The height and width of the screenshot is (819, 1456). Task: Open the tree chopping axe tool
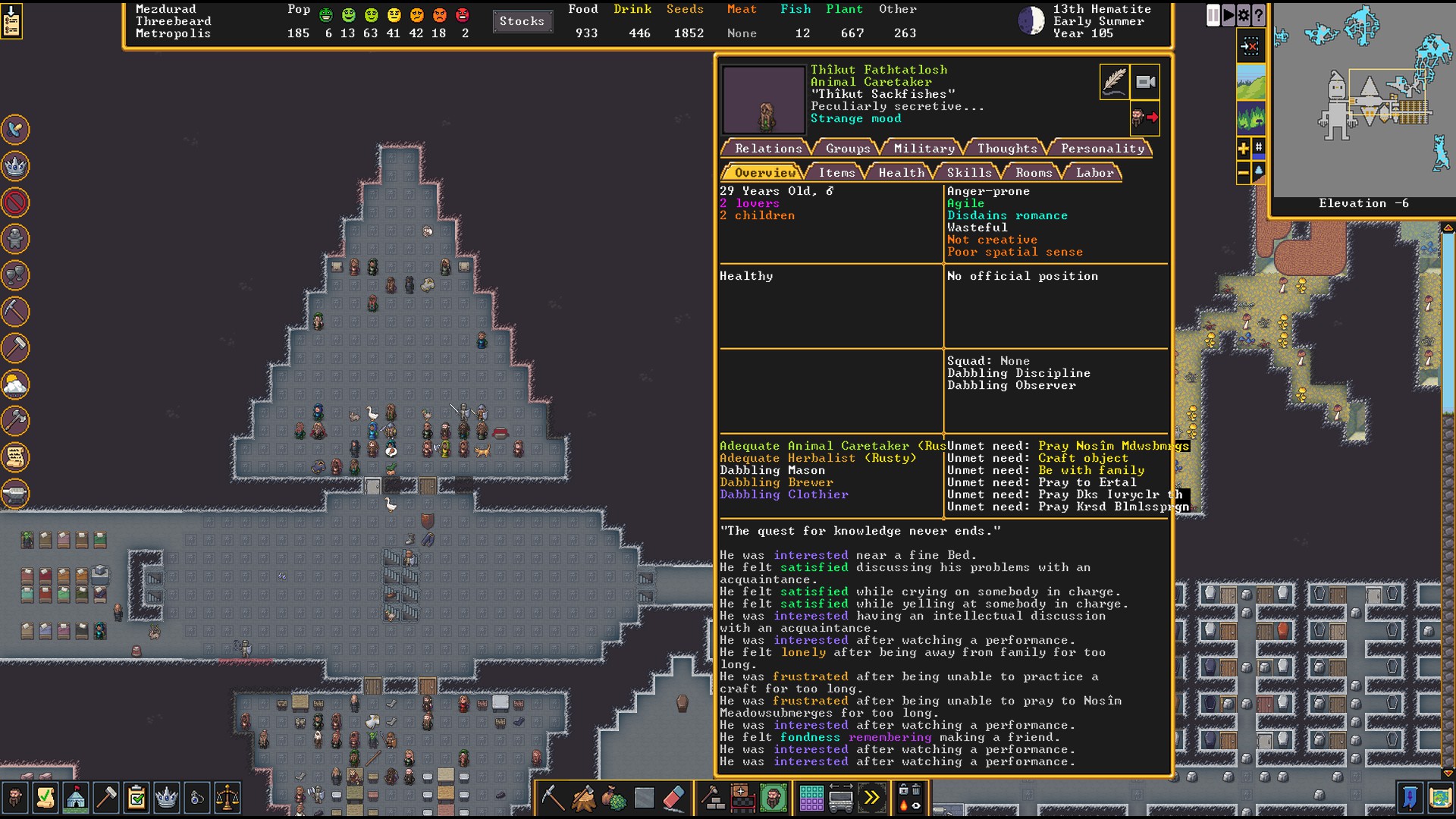(x=583, y=798)
